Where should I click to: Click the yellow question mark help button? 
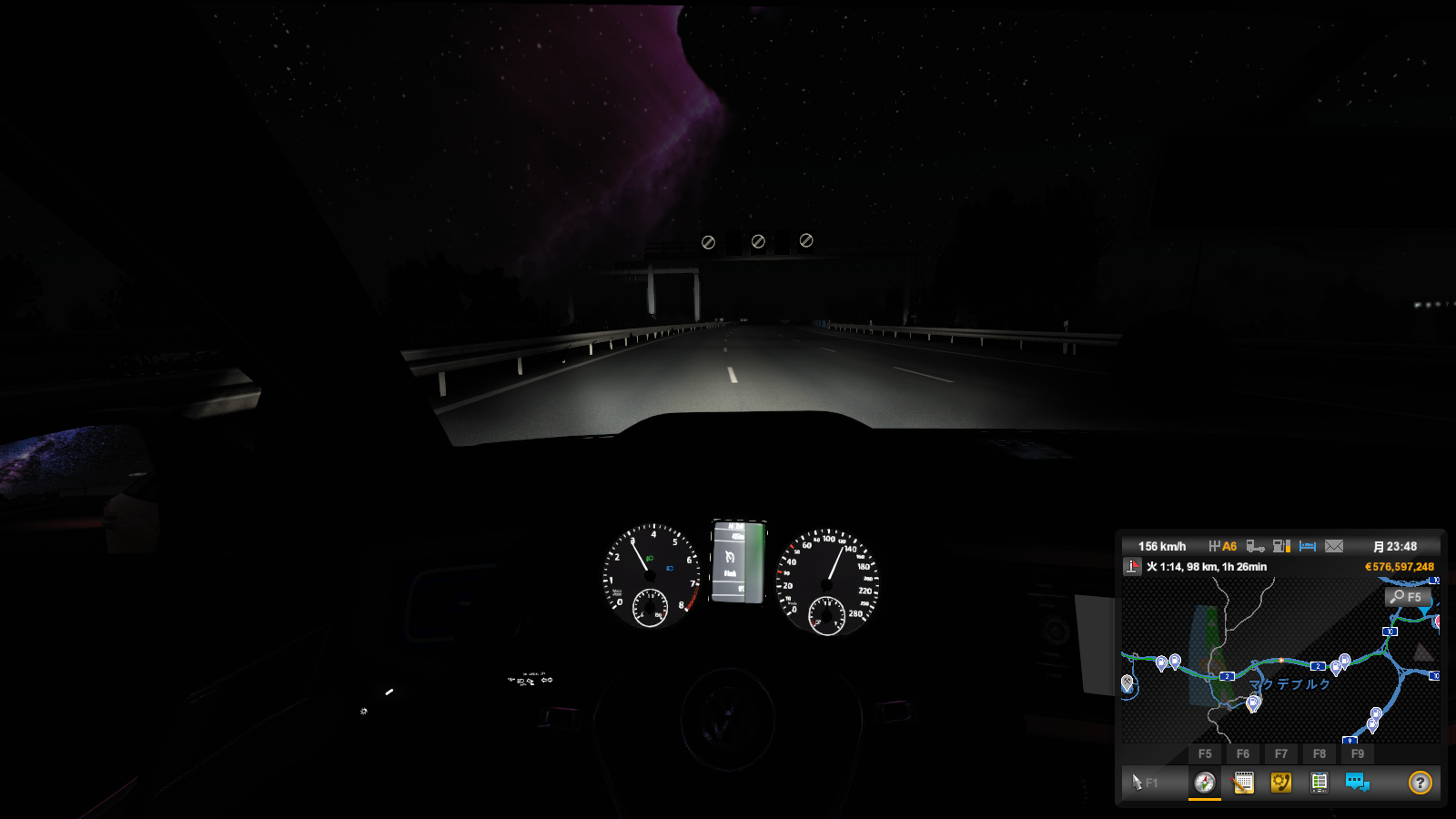[x=1420, y=783]
